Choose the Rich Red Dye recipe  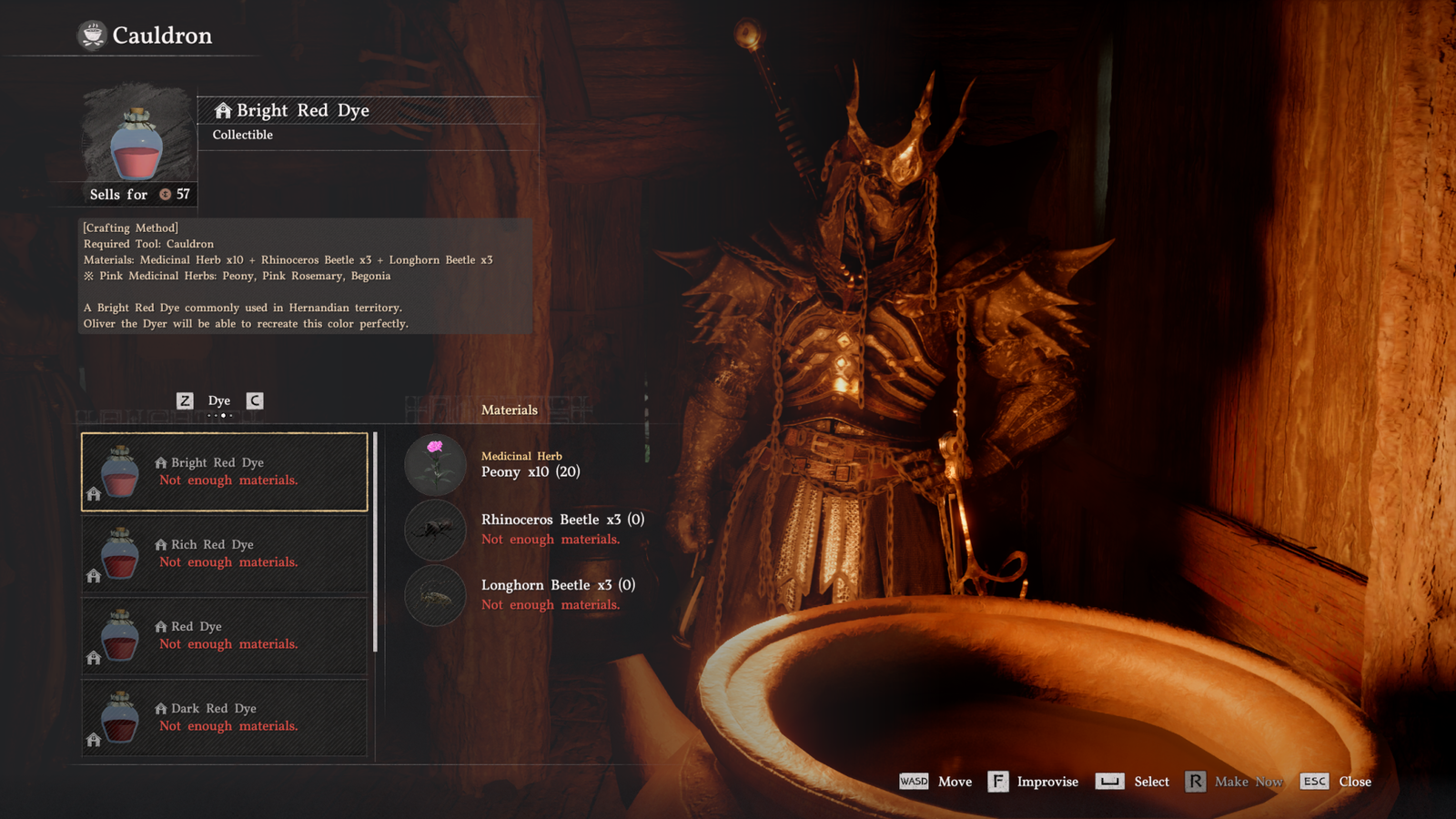[225, 553]
